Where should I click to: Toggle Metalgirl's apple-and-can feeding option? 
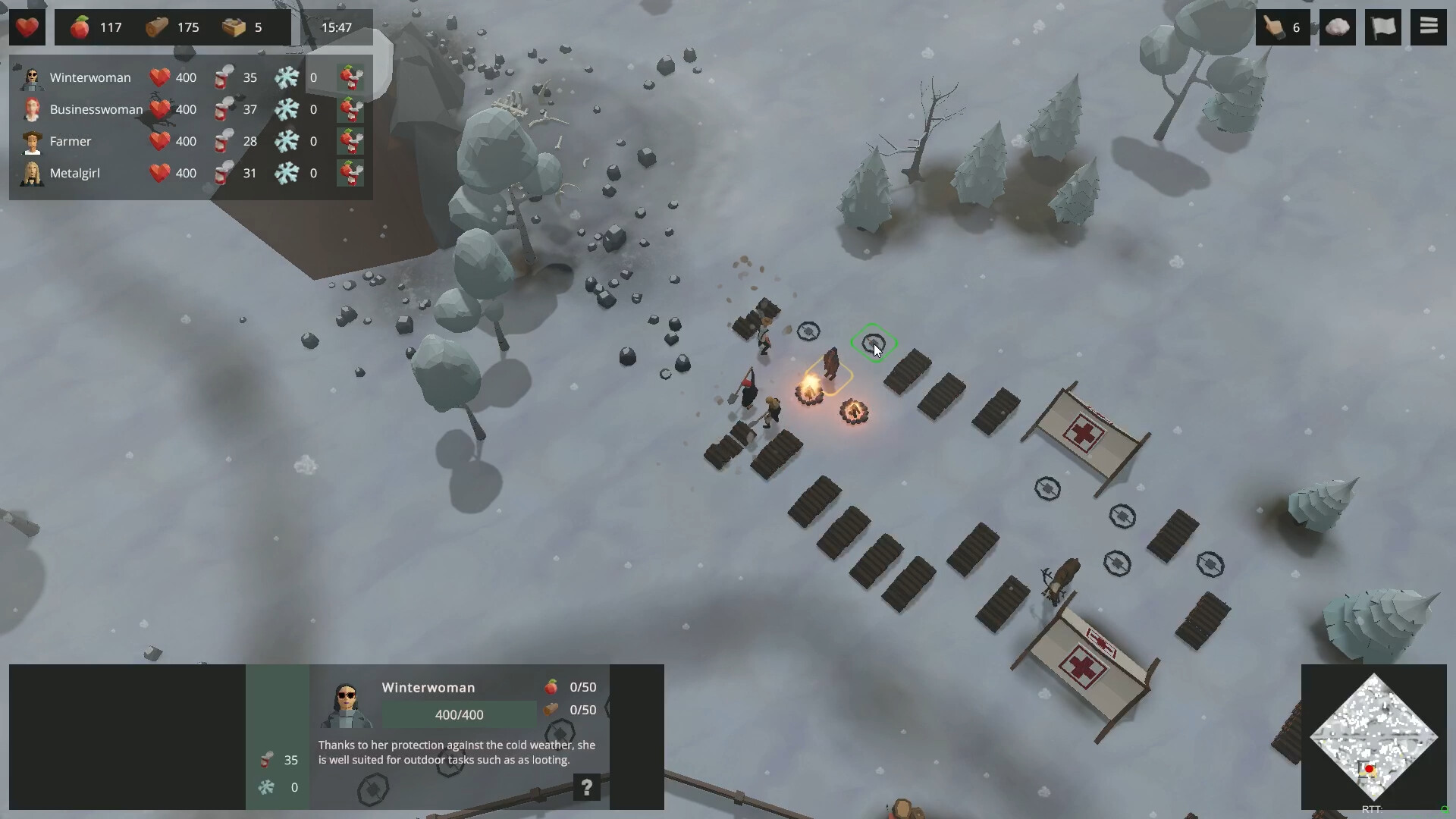(350, 173)
